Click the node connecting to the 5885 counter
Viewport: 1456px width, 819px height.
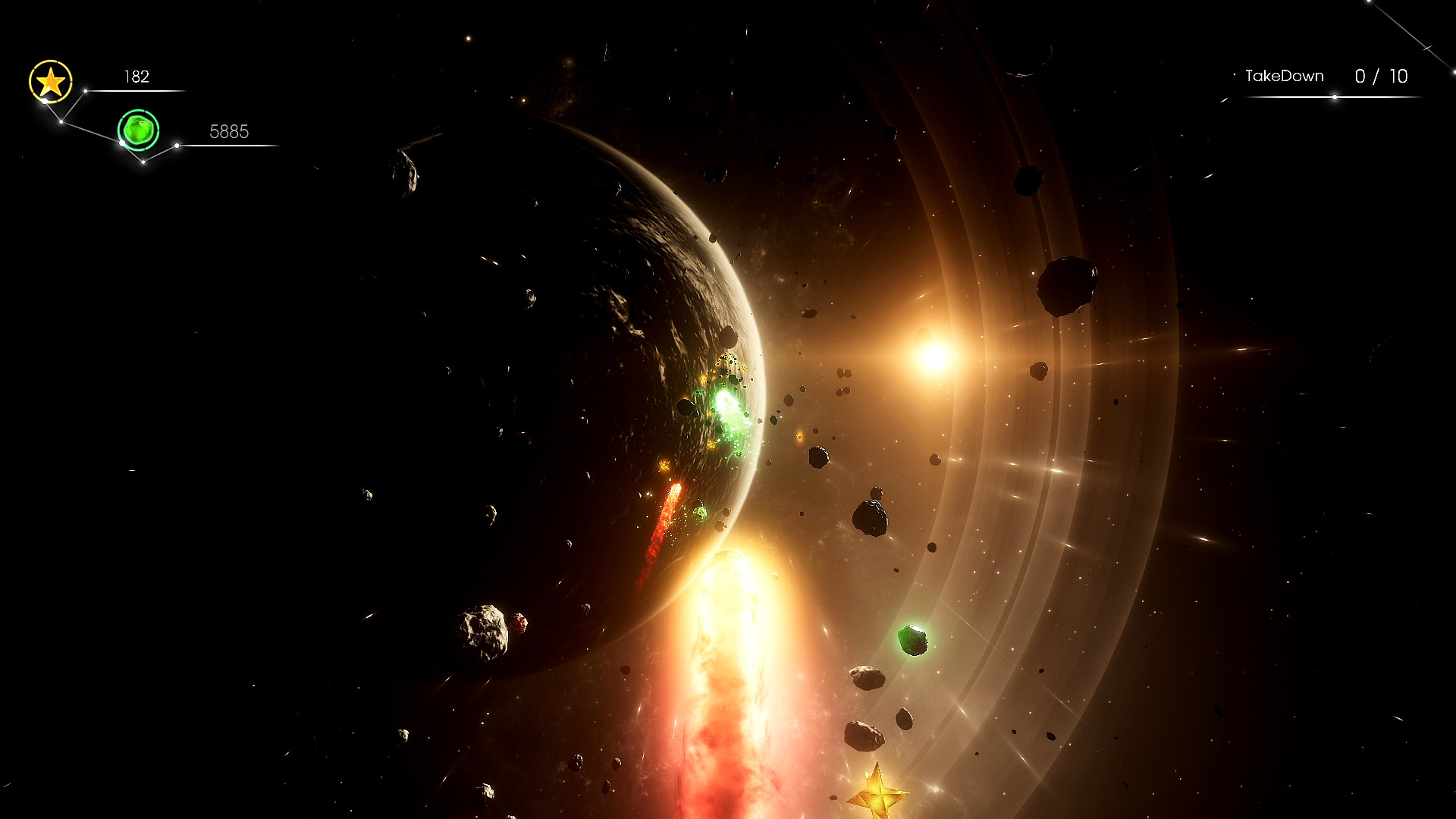pyautogui.click(x=177, y=145)
